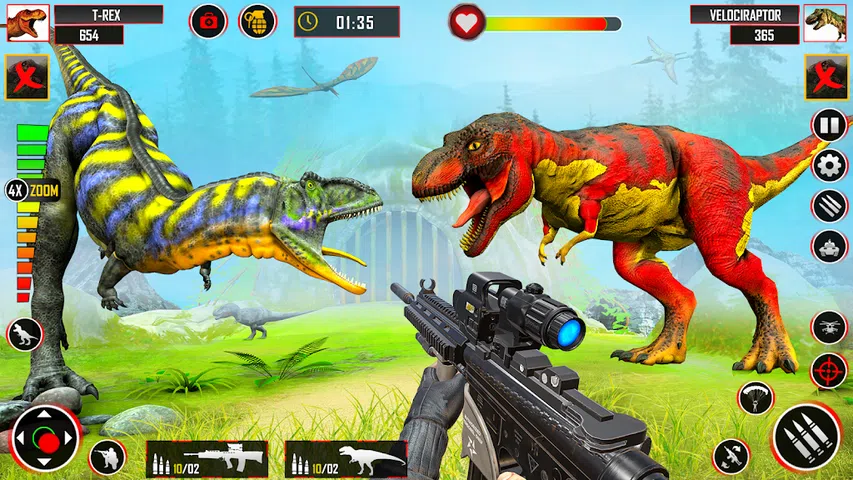Image resolution: width=853 pixels, height=480 pixels.
Task: Call in the drone
Action: (829, 326)
